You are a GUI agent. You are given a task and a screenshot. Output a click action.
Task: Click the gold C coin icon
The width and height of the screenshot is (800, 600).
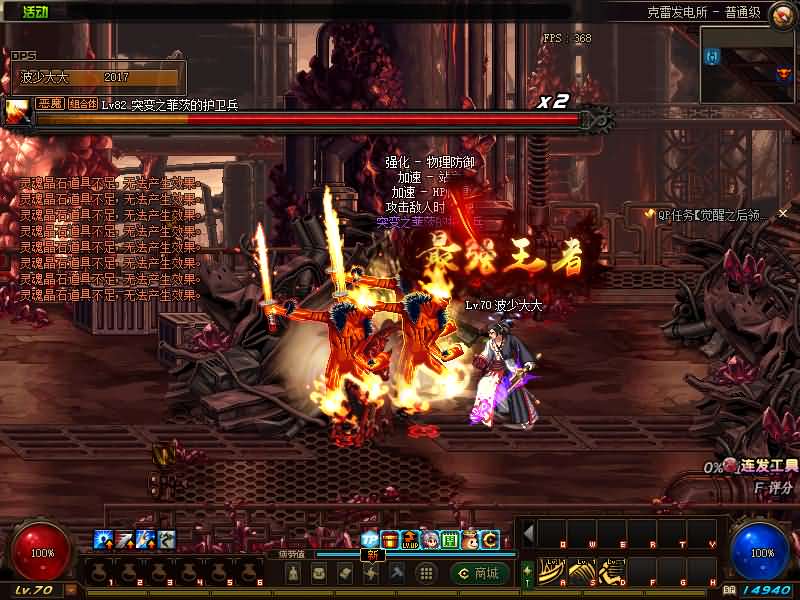[x=490, y=540]
